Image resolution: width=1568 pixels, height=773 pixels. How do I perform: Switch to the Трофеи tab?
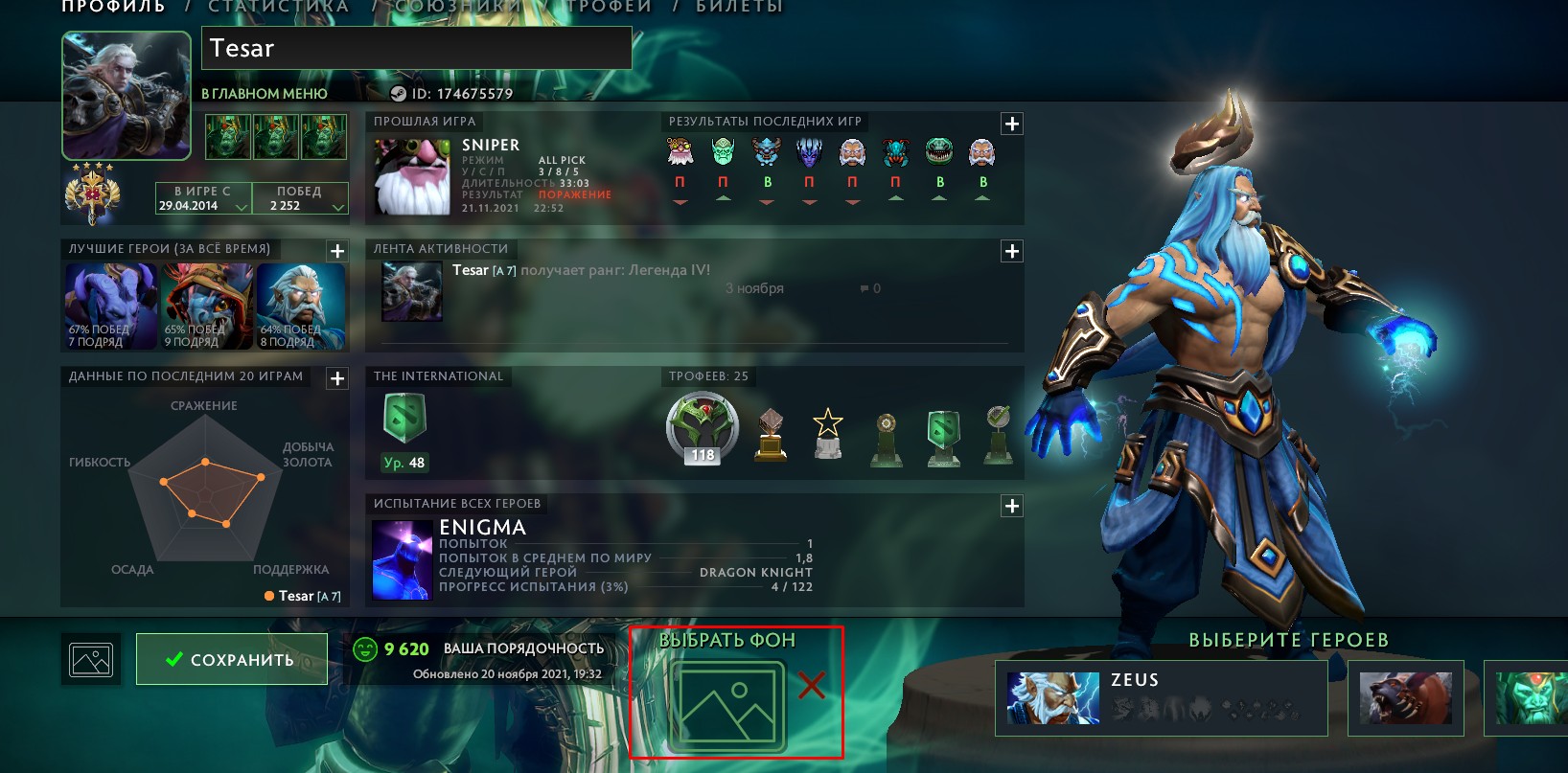point(608,7)
